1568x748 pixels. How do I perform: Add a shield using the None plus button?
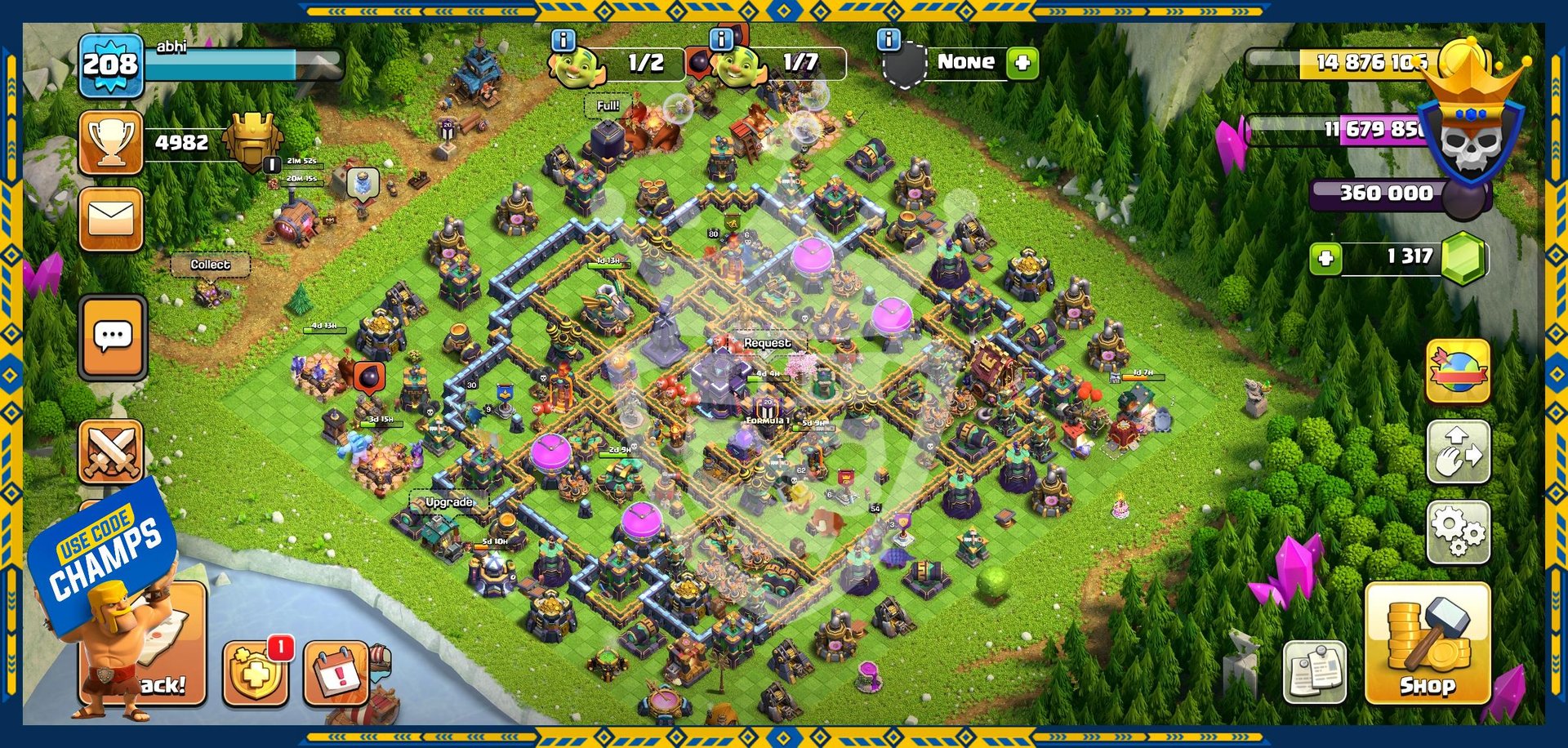[x=1022, y=63]
